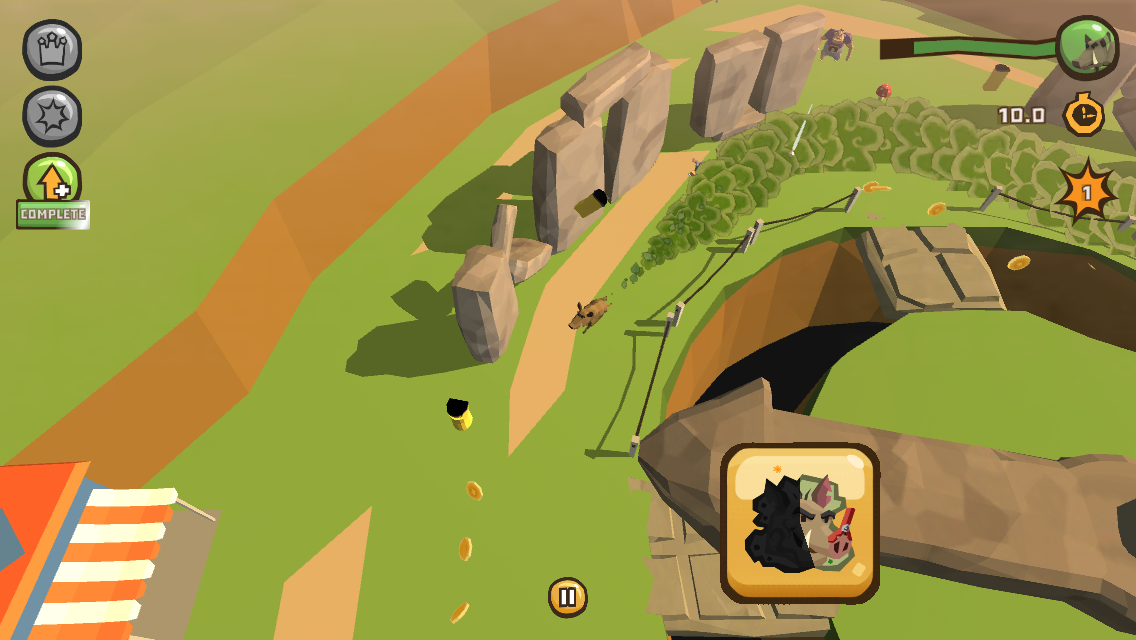This screenshot has width=1136, height=640.
Task: Tap the orange stopwatch timer icon
Action: pyautogui.click(x=1083, y=114)
